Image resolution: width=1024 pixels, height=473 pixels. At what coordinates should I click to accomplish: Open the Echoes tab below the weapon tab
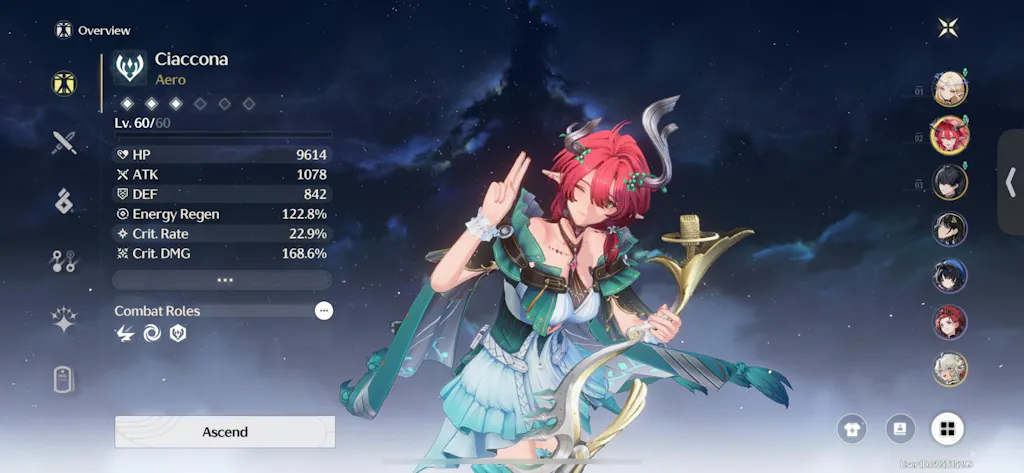tap(65, 201)
